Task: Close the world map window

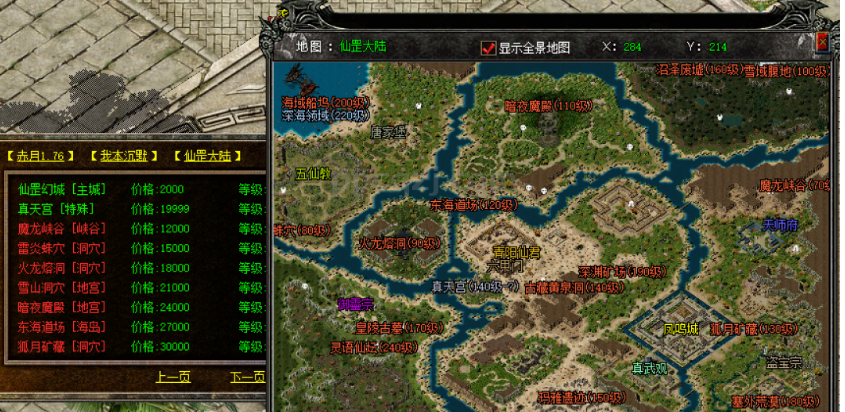Action: 822,42
